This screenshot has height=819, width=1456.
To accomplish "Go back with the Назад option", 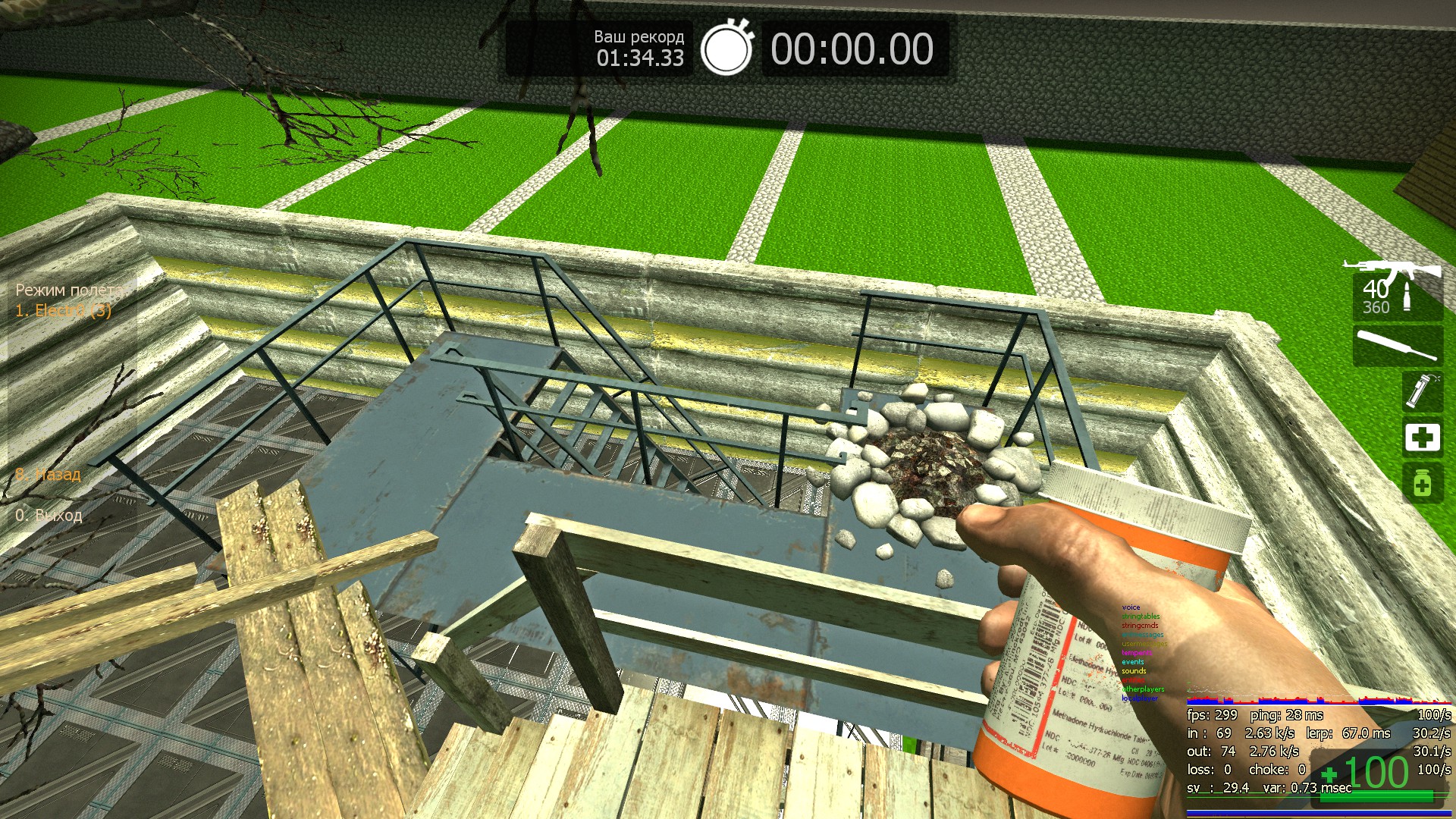I will click(x=49, y=475).
